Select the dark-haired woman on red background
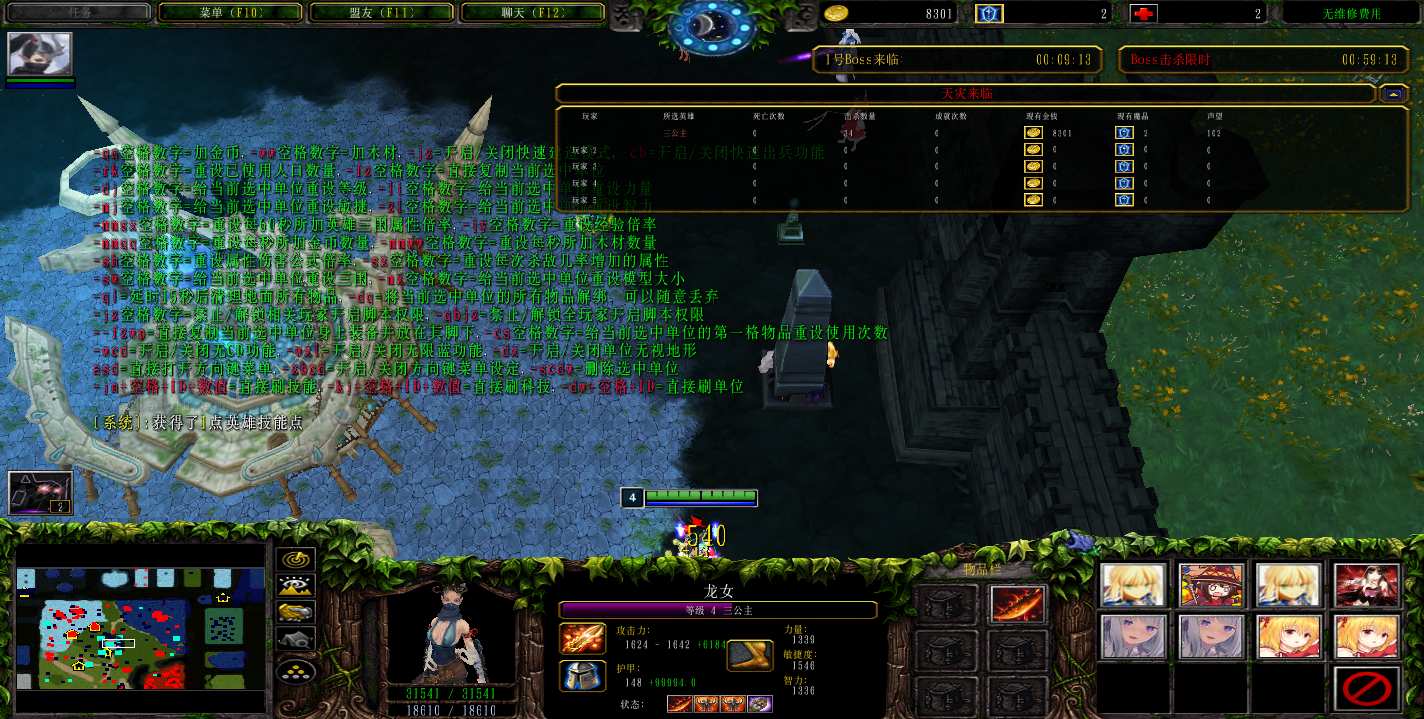This screenshot has width=1424, height=719. 1366,585
